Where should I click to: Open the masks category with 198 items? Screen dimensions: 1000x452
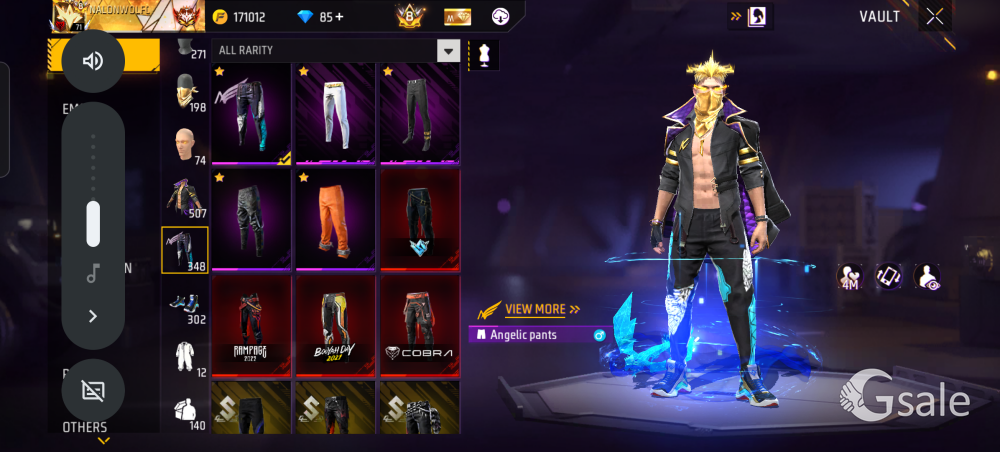tap(185, 92)
